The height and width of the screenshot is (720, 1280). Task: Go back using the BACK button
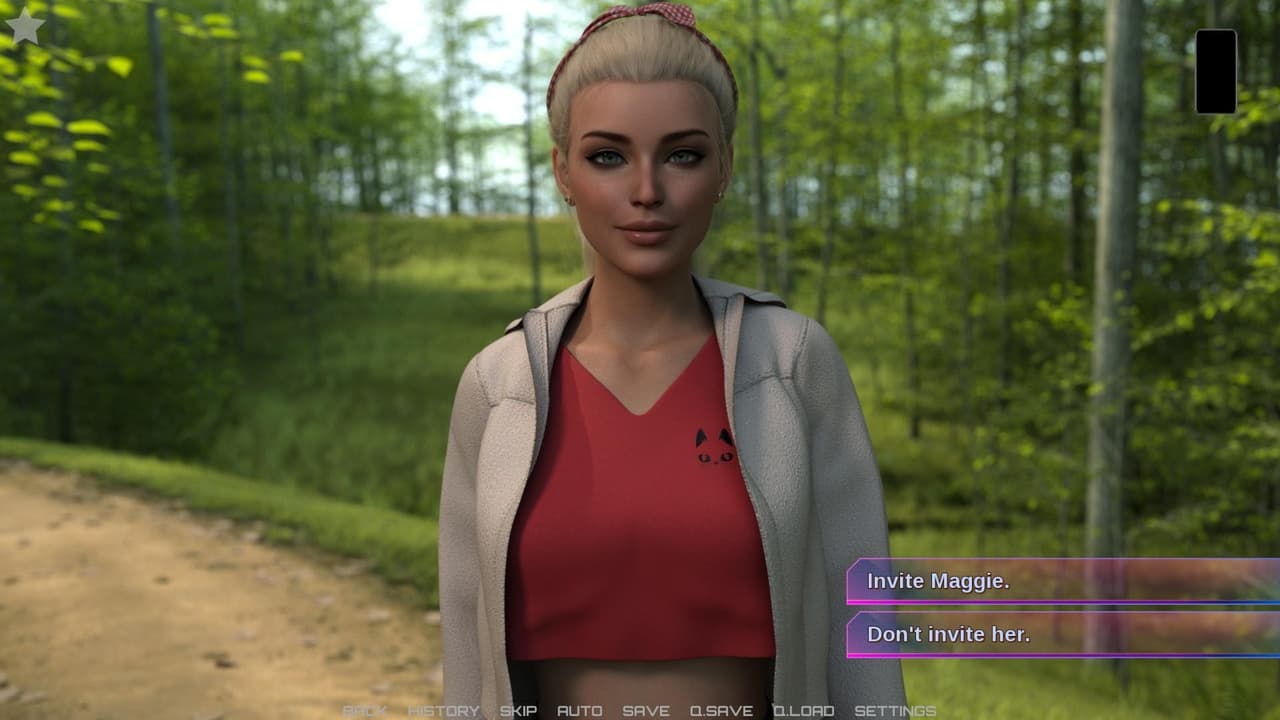(x=364, y=711)
